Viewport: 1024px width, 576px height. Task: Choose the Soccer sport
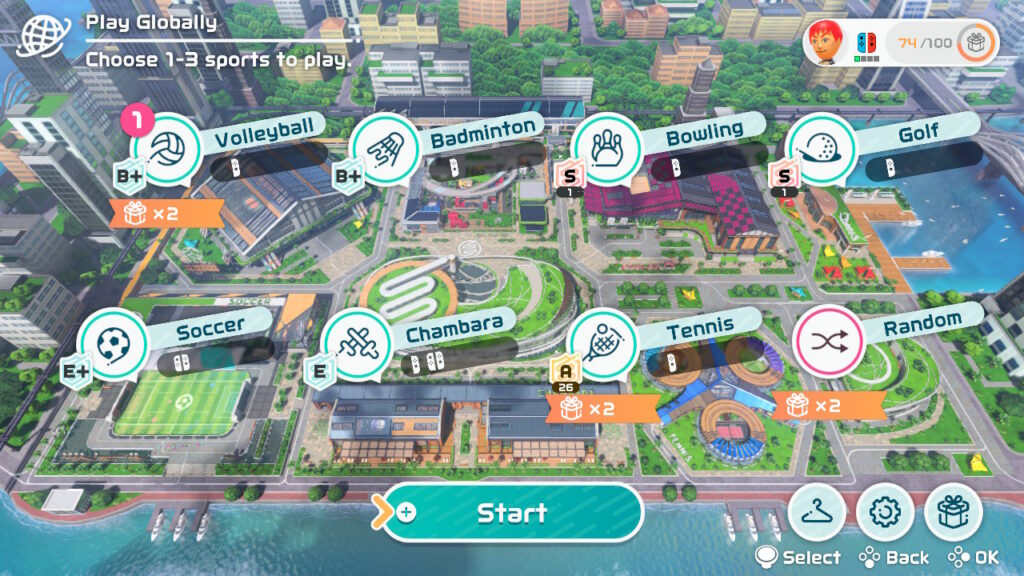(x=111, y=343)
